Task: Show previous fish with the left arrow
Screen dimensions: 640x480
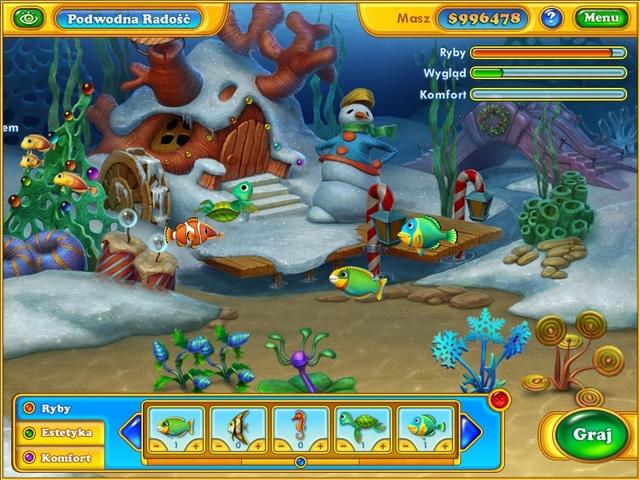Action: tap(130, 433)
